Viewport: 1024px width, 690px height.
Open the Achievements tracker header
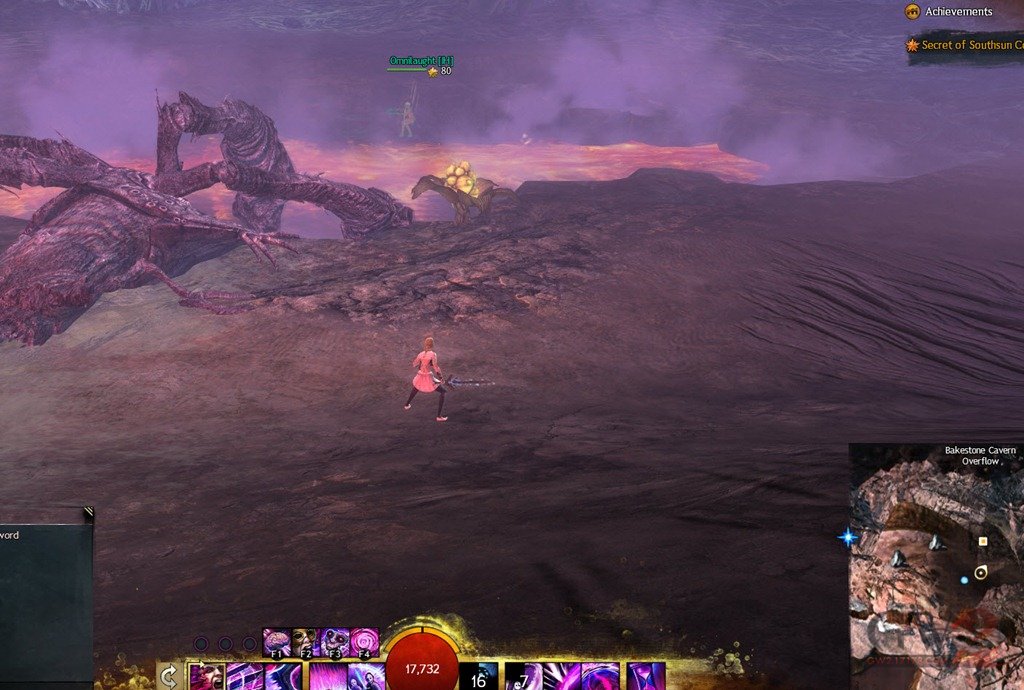click(x=957, y=12)
